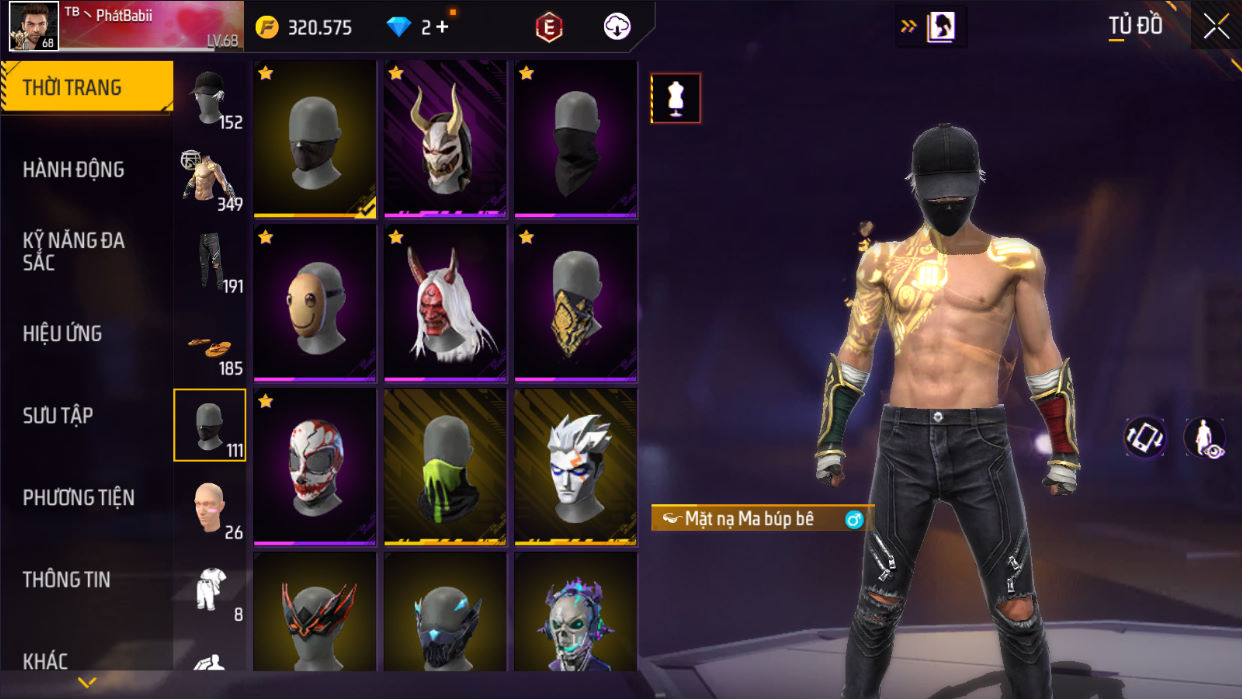The width and height of the screenshot is (1242, 699).
Task: Open the Hiệu Ứng section
Action: [62, 334]
